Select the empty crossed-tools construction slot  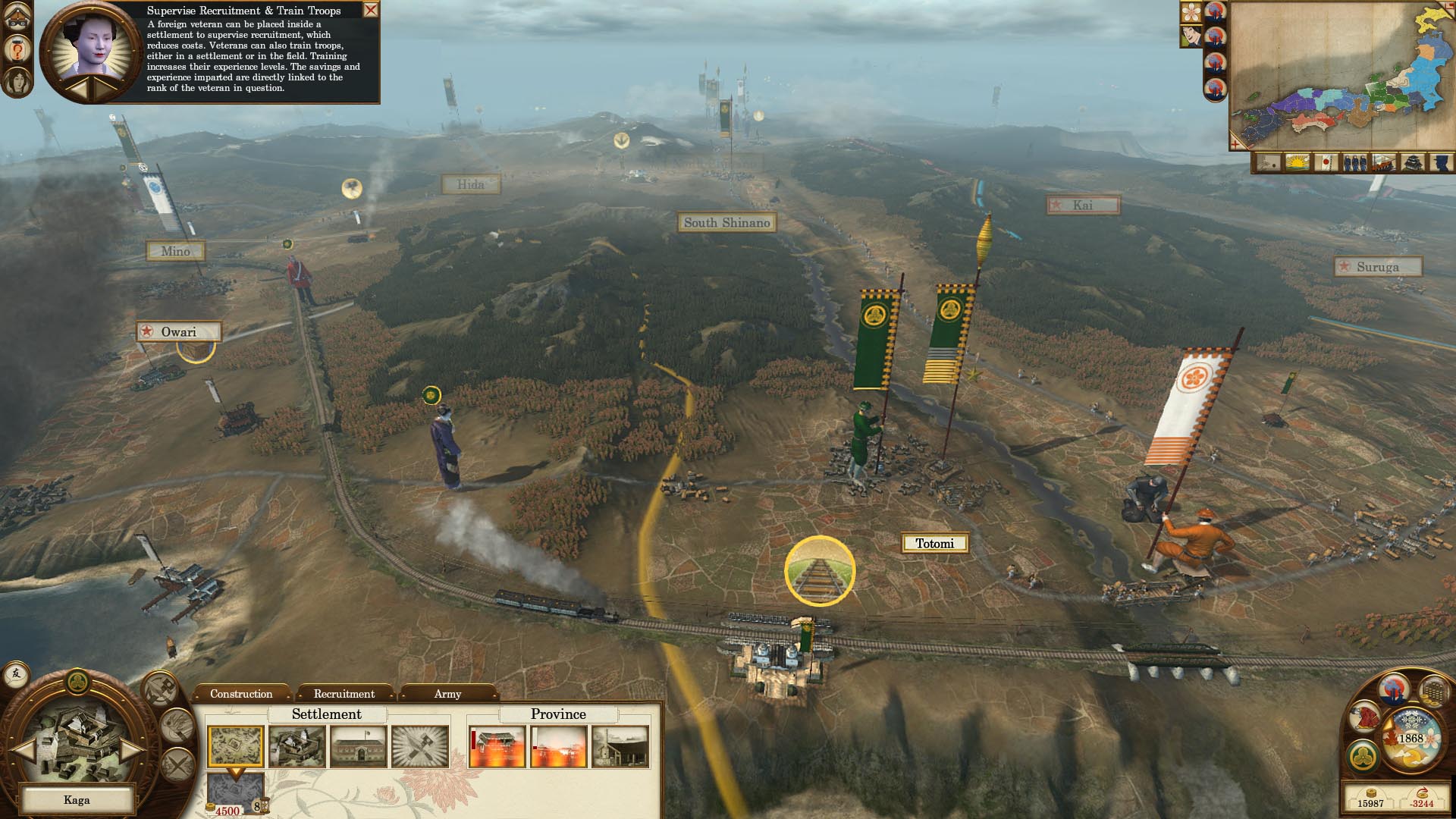click(420, 746)
